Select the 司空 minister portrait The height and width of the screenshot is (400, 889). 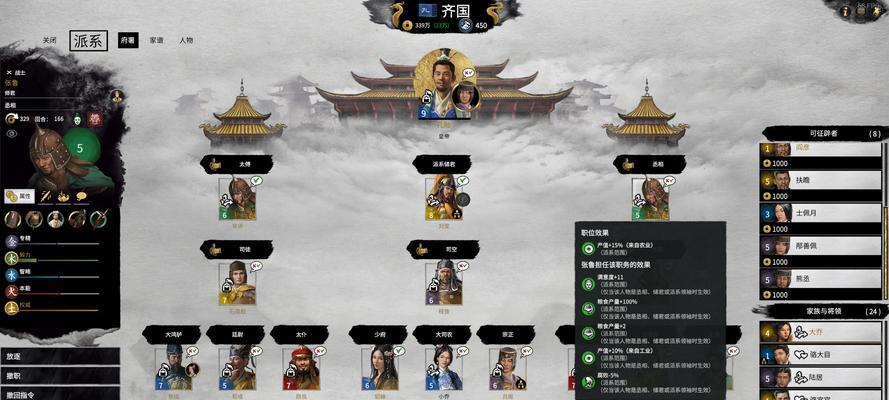tap(444, 281)
